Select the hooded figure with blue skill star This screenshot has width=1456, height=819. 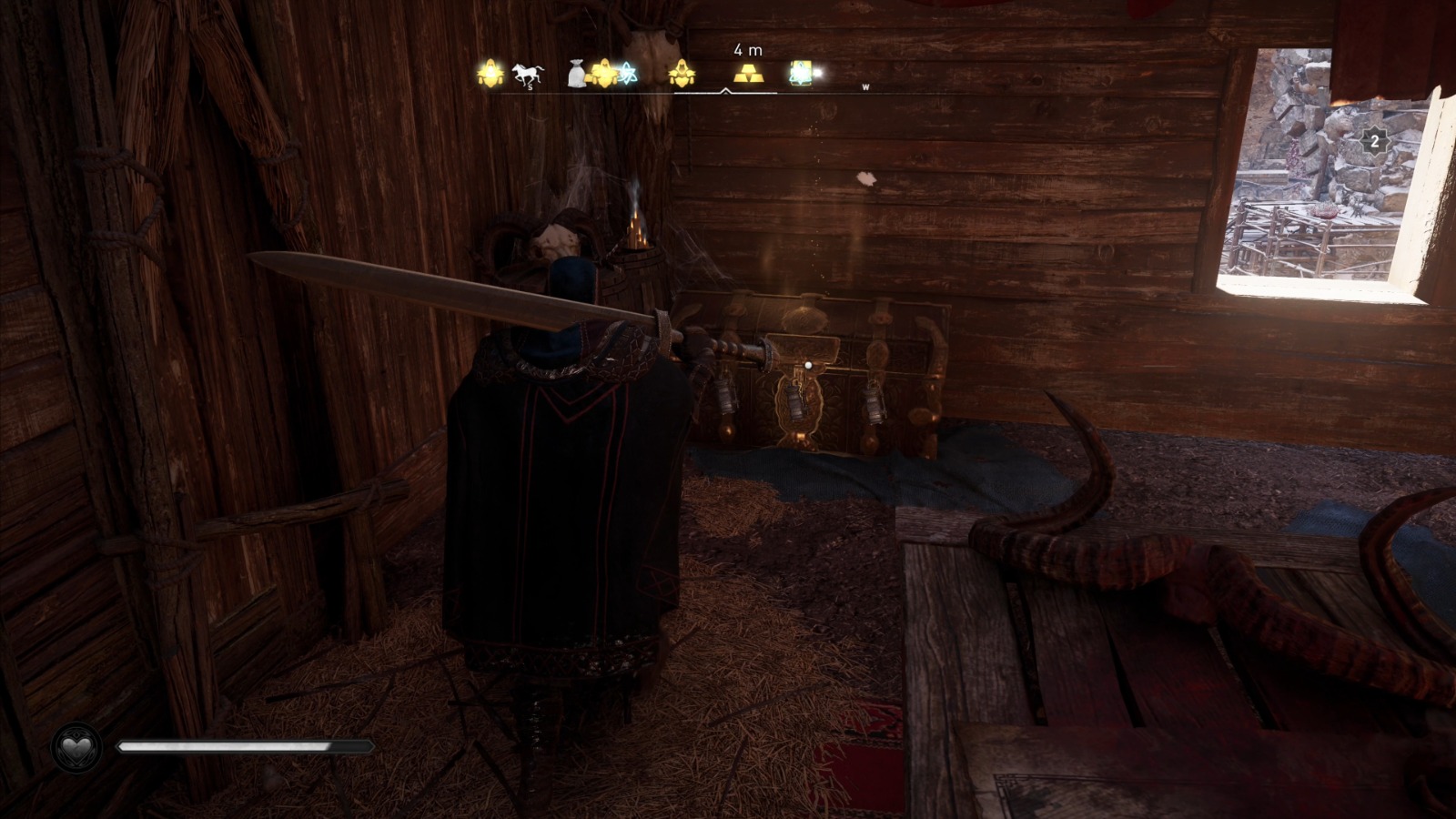coord(604,73)
